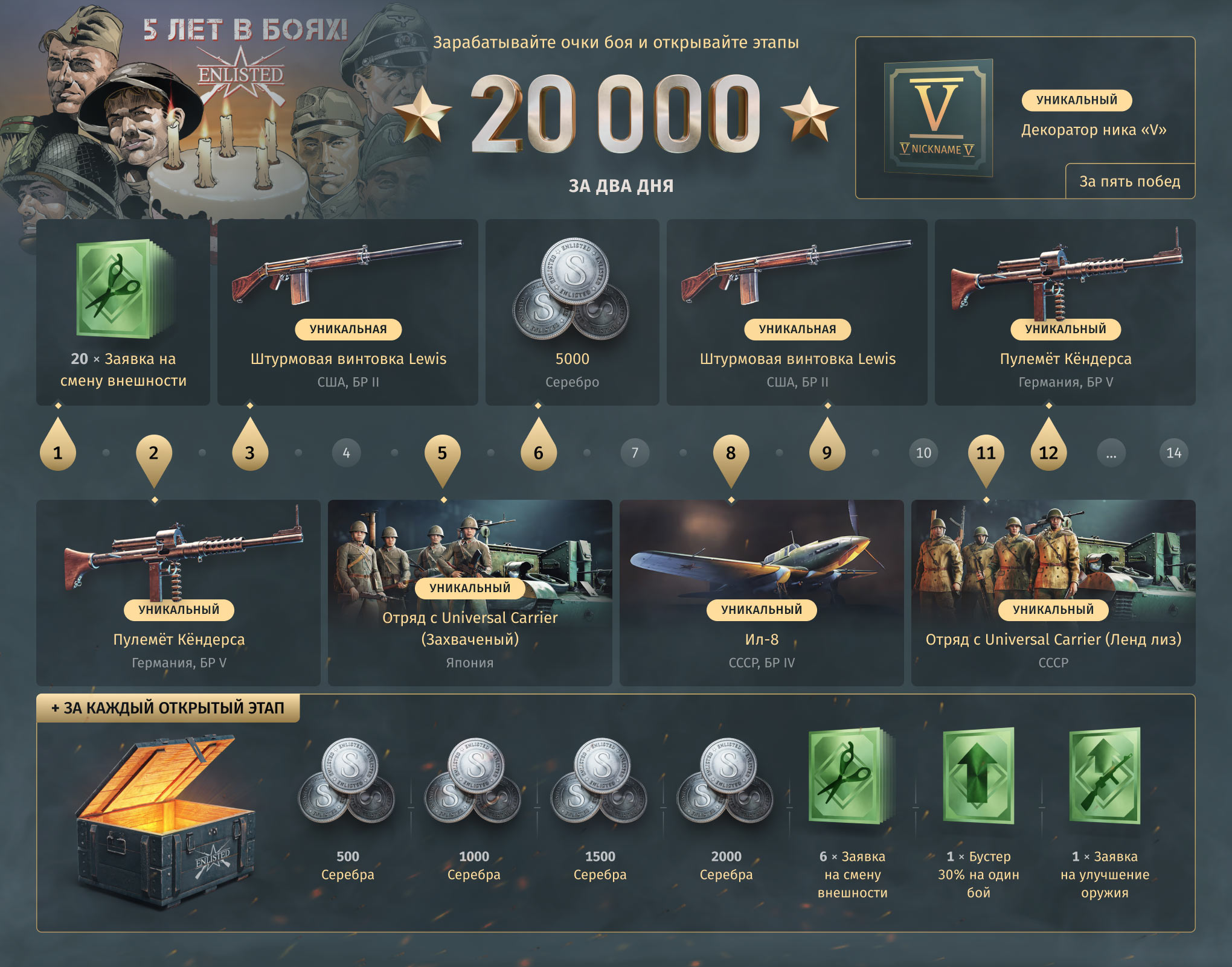The image size is (1232, 967).
Task: Jump to stage 14 on the track
Action: pos(1173,453)
